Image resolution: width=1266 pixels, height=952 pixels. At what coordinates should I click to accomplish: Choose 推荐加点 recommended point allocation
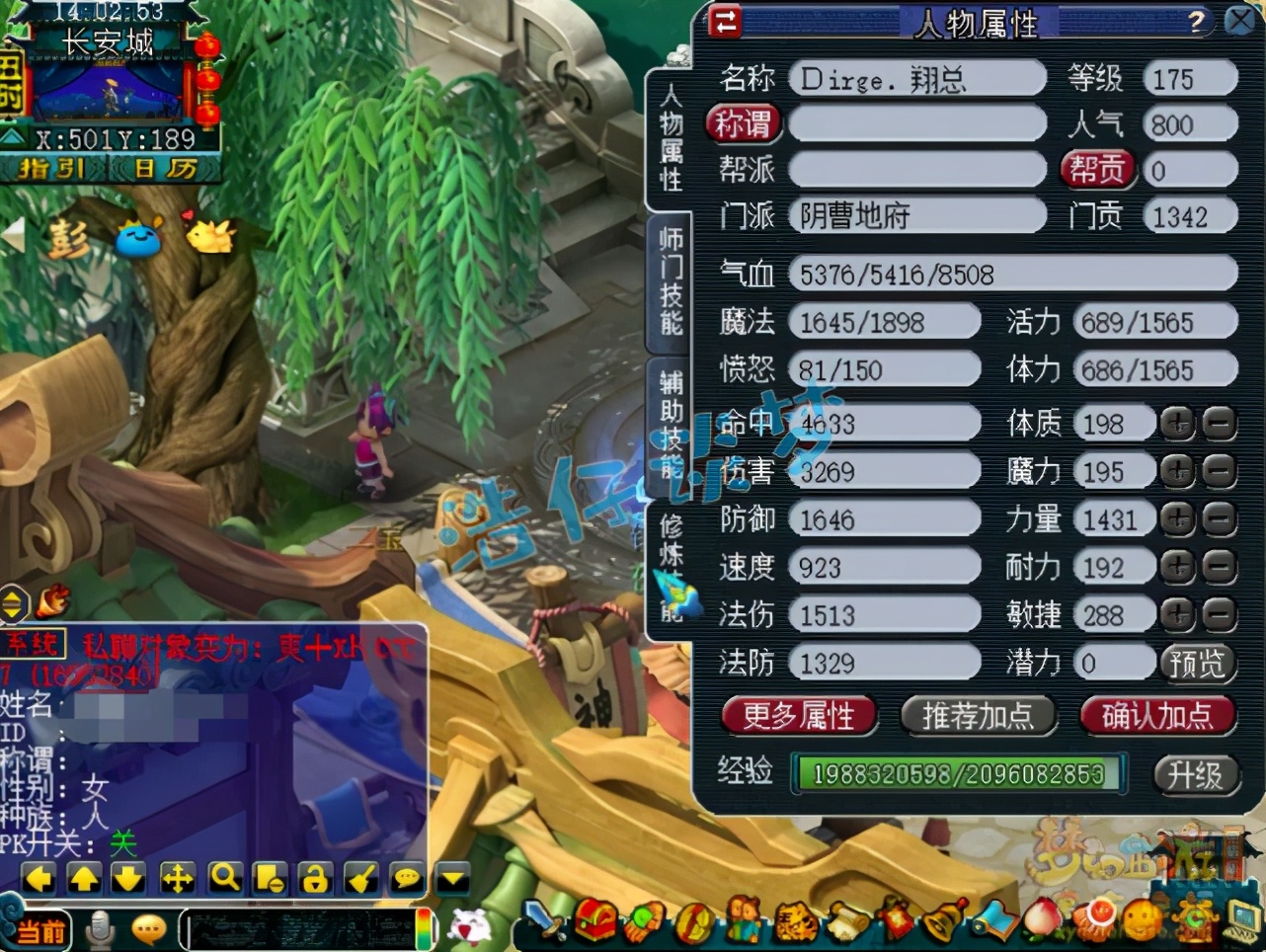click(978, 716)
